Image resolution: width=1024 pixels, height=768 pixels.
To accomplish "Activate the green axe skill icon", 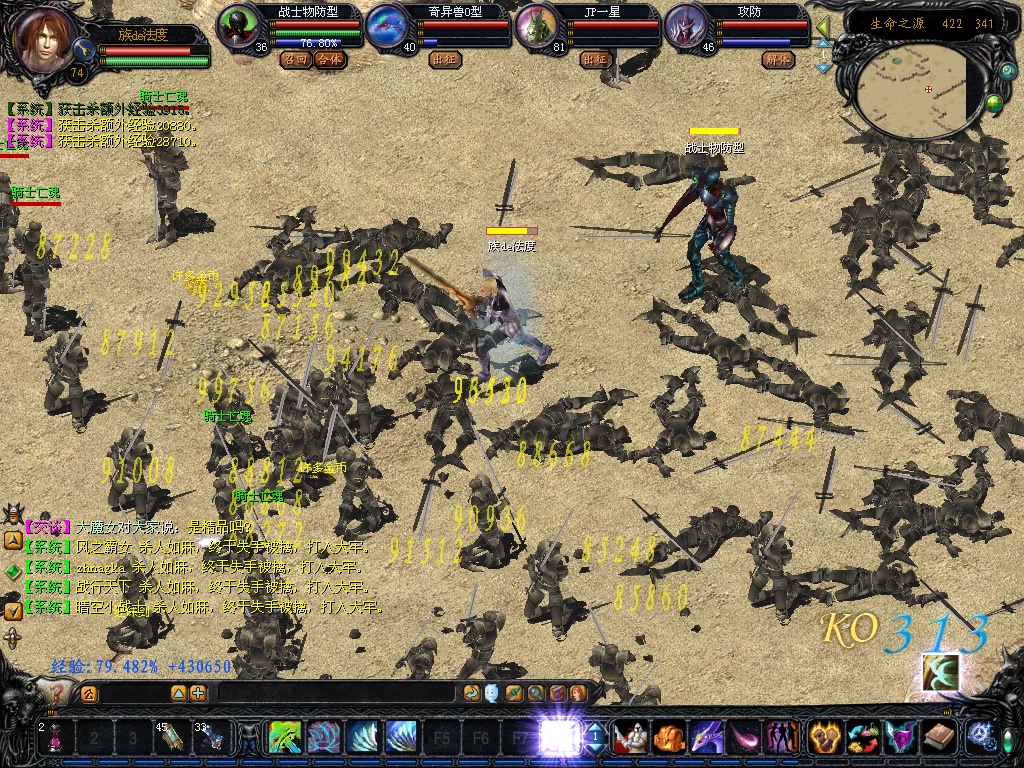I will tap(286, 738).
